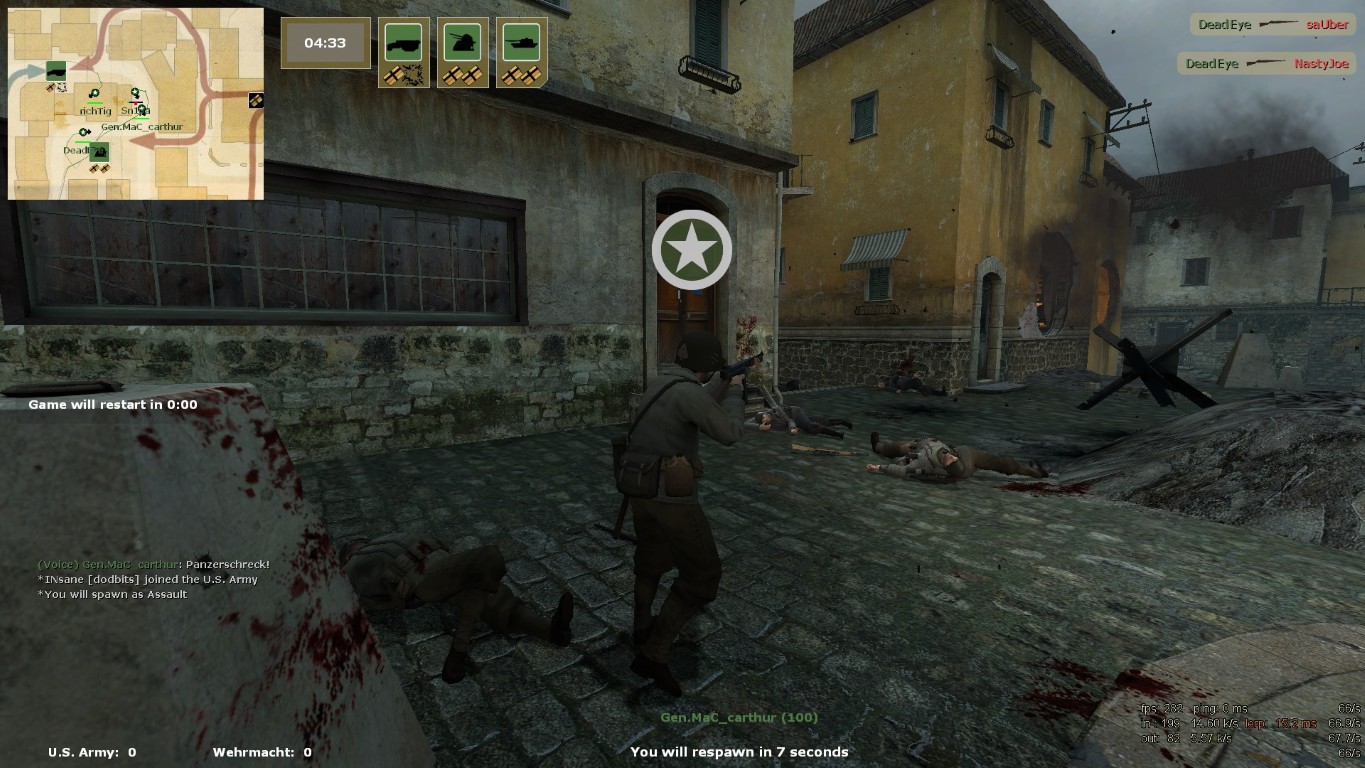Click the Panzerschreck voice chat message
The image size is (1365, 768).
click(x=154, y=564)
